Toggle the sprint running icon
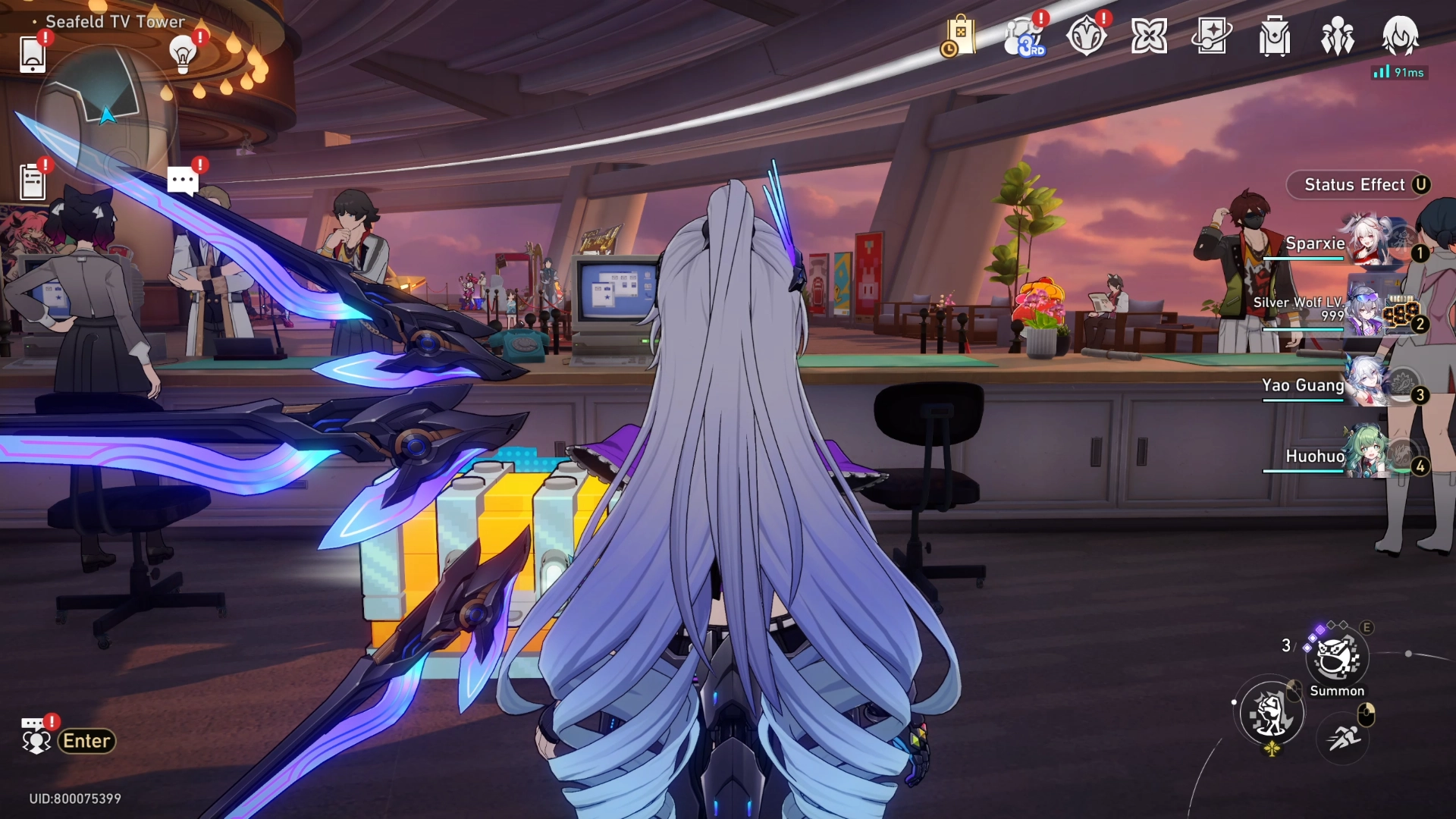Image resolution: width=1456 pixels, height=819 pixels. click(1344, 736)
